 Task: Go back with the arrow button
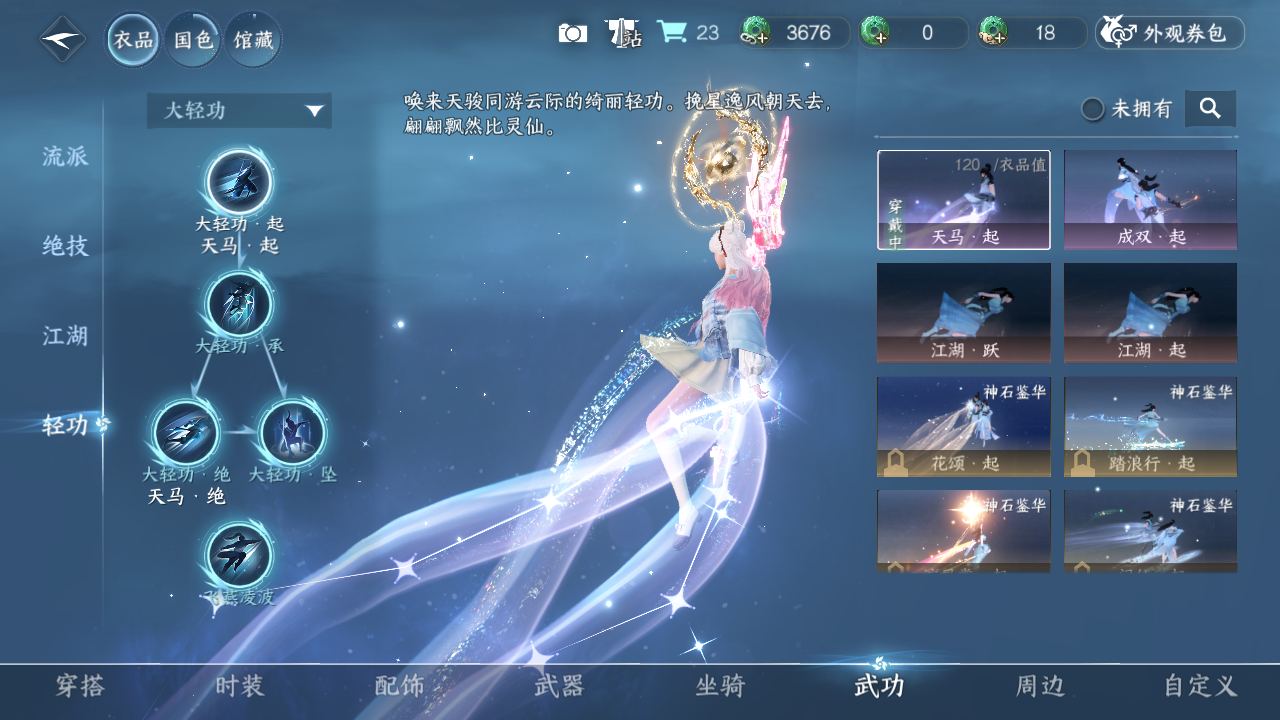[62, 40]
